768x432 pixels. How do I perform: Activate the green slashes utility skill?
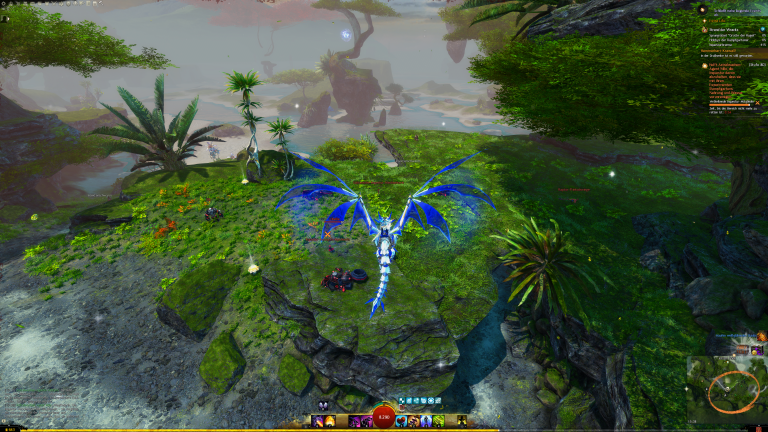coord(438,421)
